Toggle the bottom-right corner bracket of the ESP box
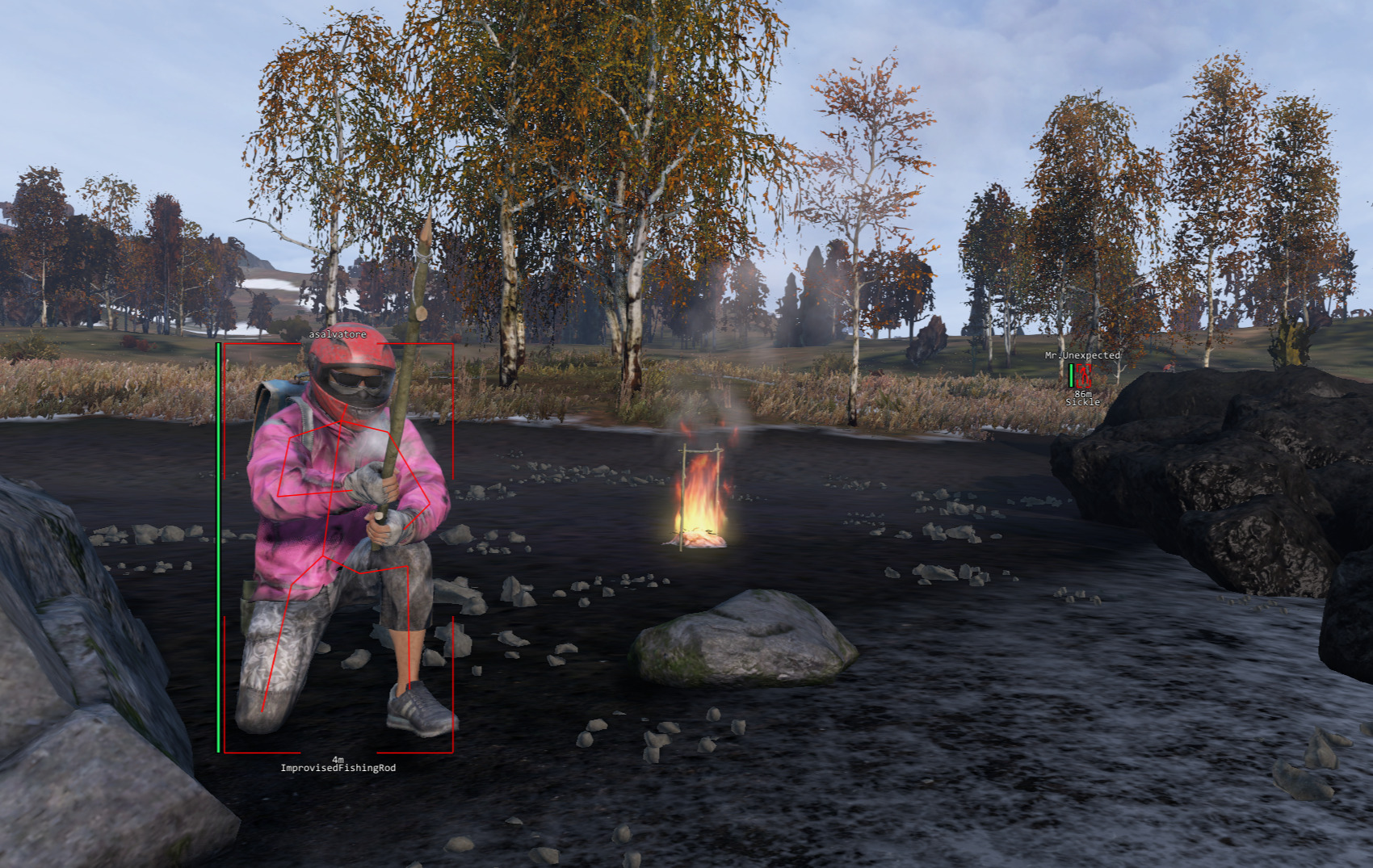The height and width of the screenshot is (868, 1373). coord(454,751)
